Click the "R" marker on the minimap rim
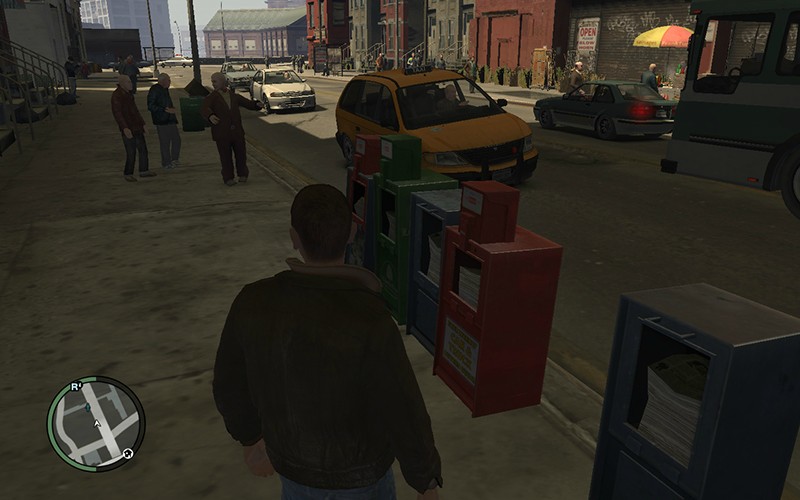The image size is (800, 500). pyautogui.click(x=75, y=386)
